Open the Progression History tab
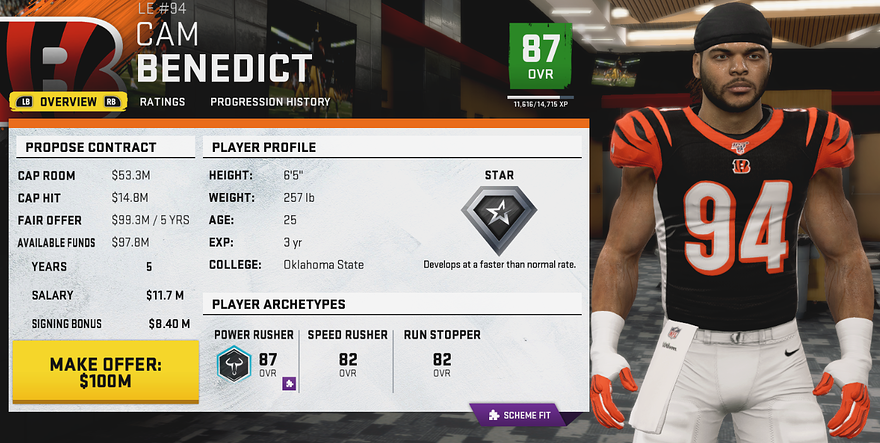The width and height of the screenshot is (880, 443). click(x=270, y=101)
